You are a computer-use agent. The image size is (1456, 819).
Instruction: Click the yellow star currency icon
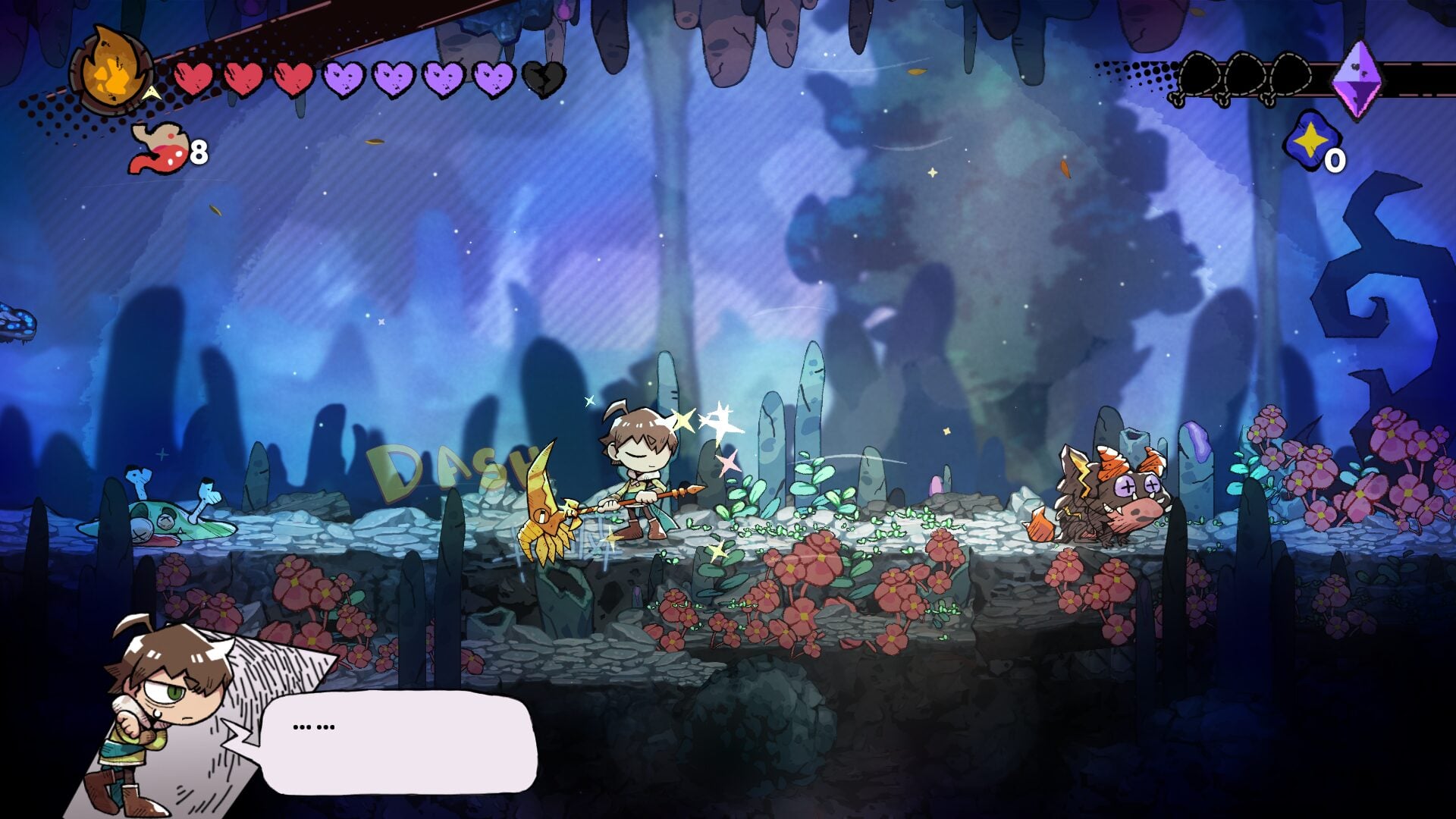click(1310, 141)
